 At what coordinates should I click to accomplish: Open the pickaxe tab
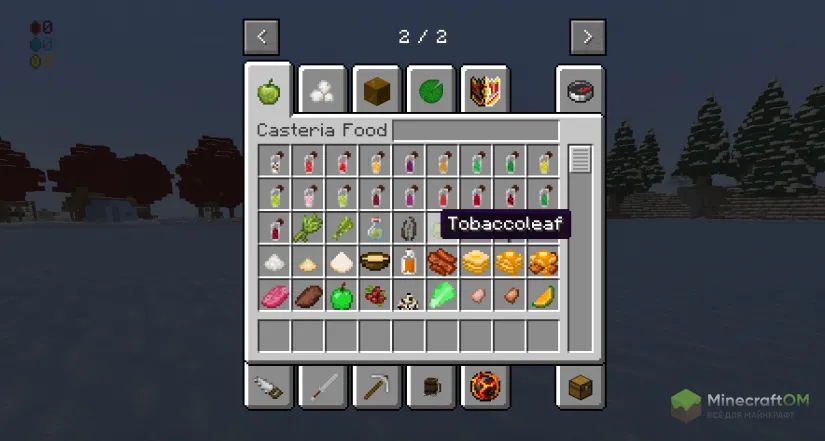(x=377, y=385)
